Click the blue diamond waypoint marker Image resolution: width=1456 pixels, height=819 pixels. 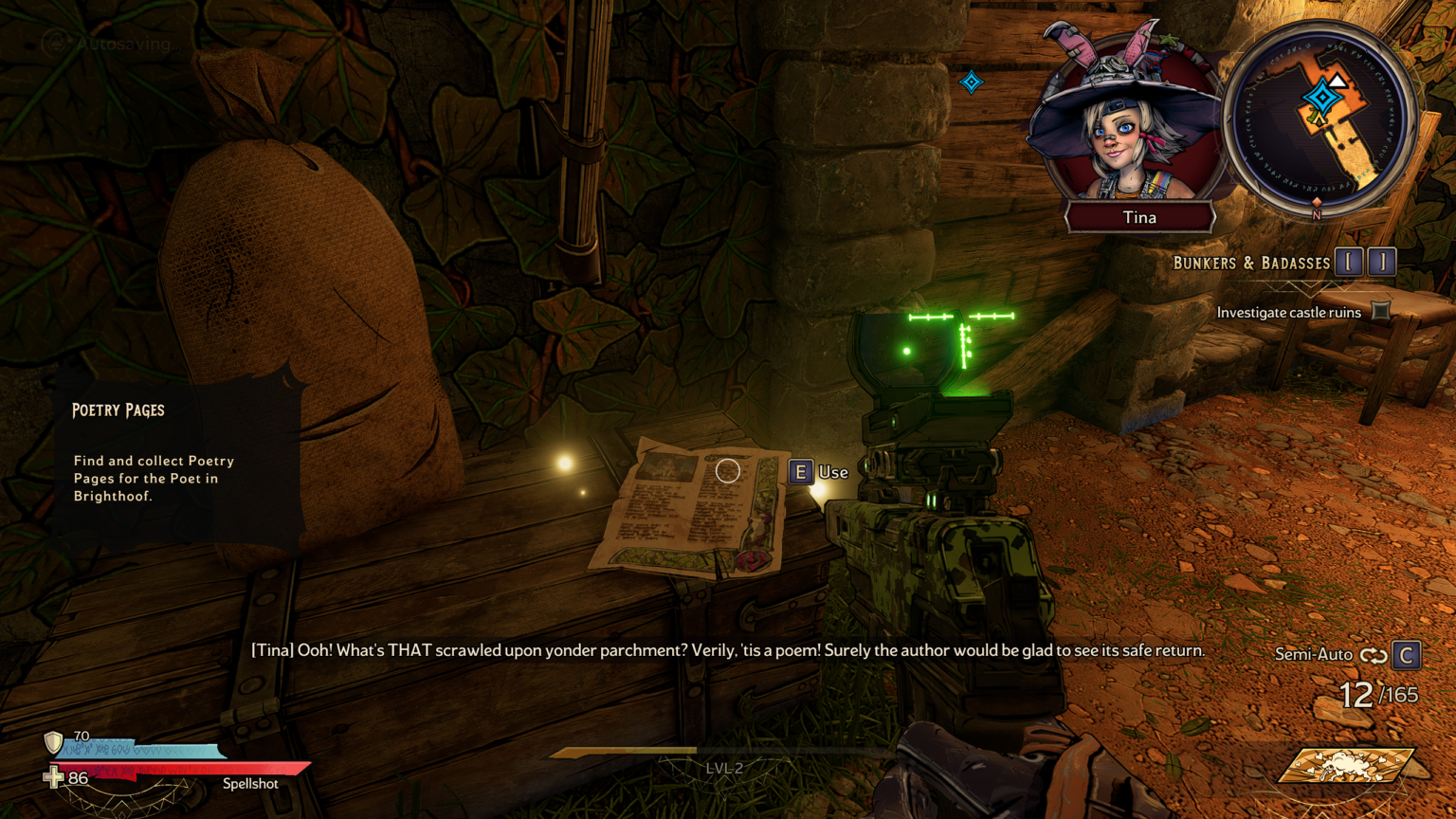coord(972,82)
